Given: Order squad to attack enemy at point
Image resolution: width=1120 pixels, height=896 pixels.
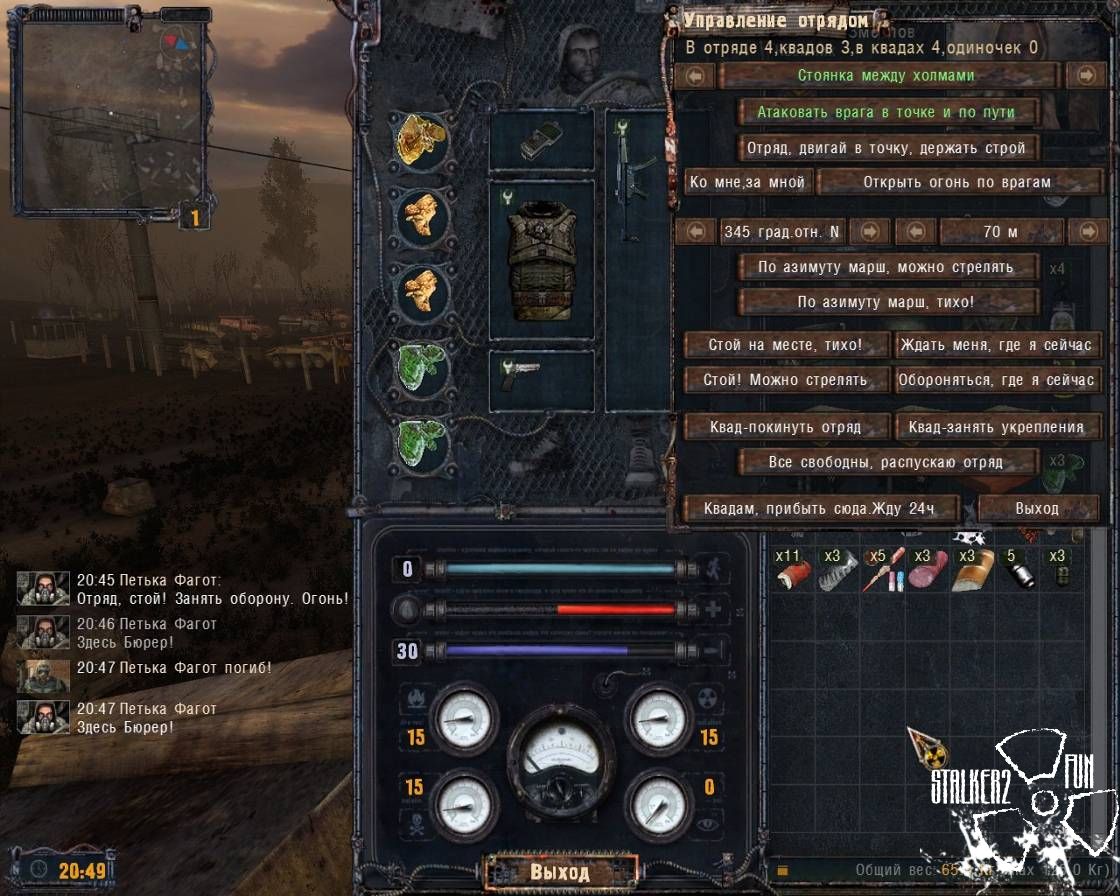Looking at the screenshot, I should pyautogui.click(x=887, y=112).
